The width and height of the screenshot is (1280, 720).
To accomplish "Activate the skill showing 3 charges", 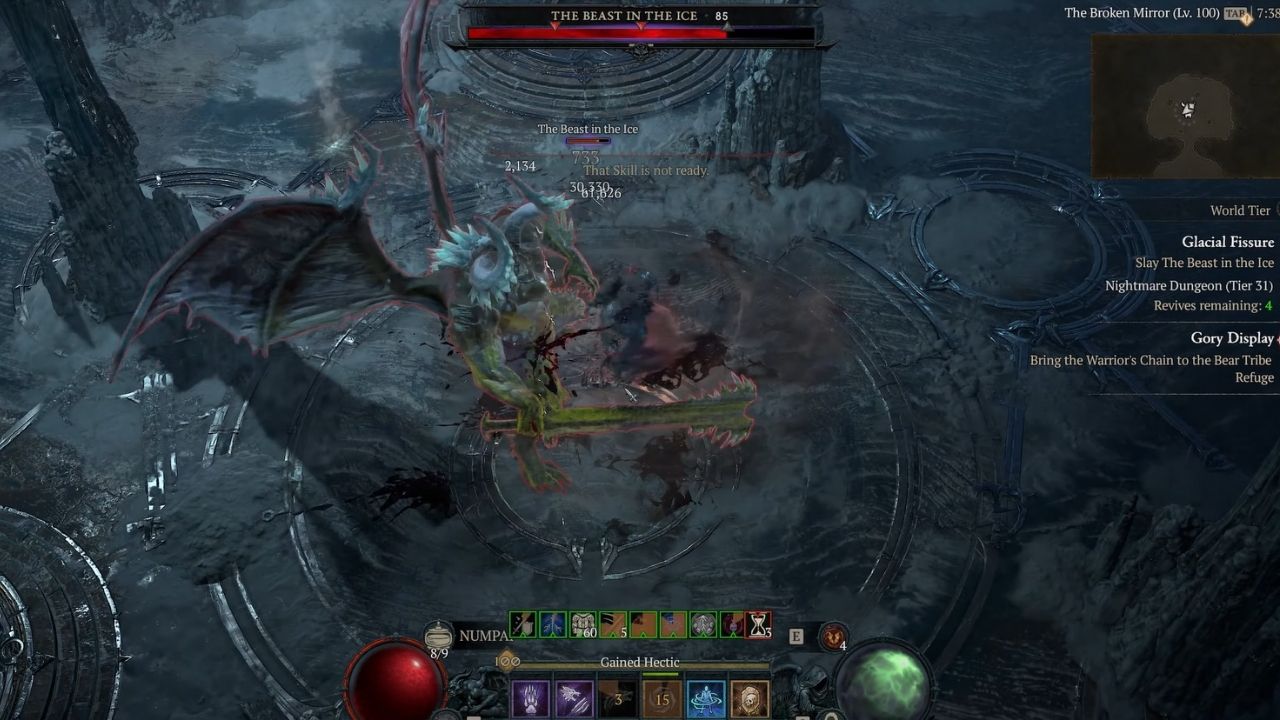I will pos(617,698).
